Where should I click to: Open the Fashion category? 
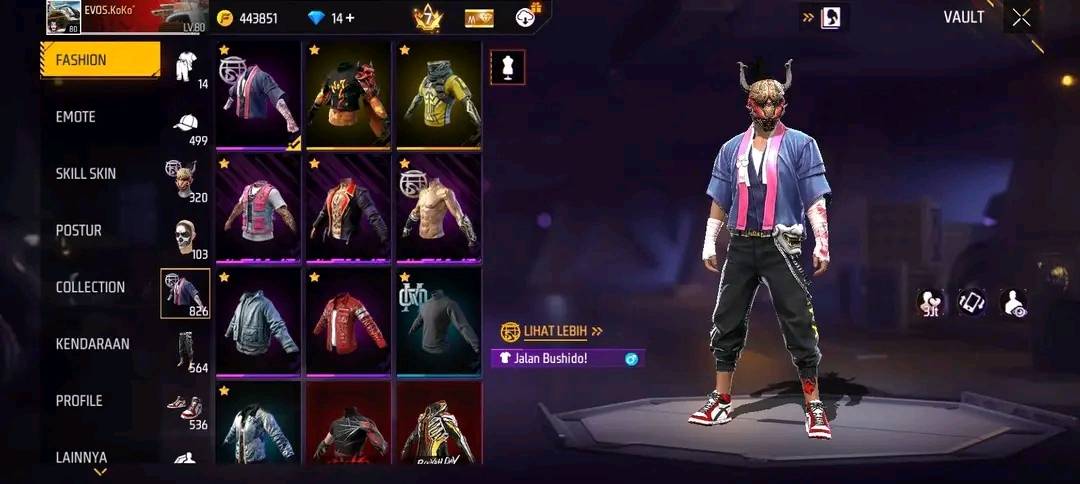(99, 60)
